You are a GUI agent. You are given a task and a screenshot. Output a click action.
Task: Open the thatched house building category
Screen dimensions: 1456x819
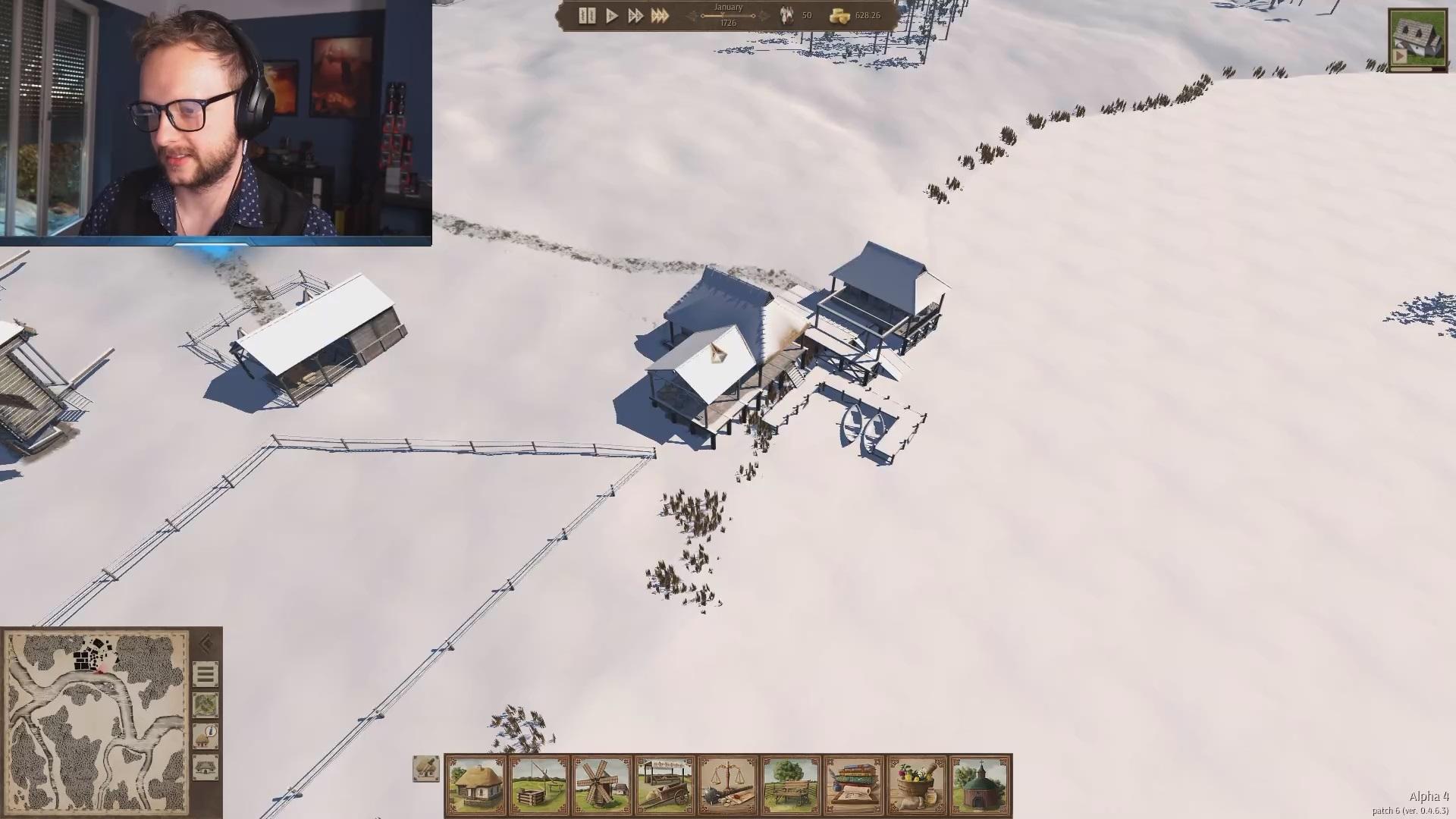[476, 785]
